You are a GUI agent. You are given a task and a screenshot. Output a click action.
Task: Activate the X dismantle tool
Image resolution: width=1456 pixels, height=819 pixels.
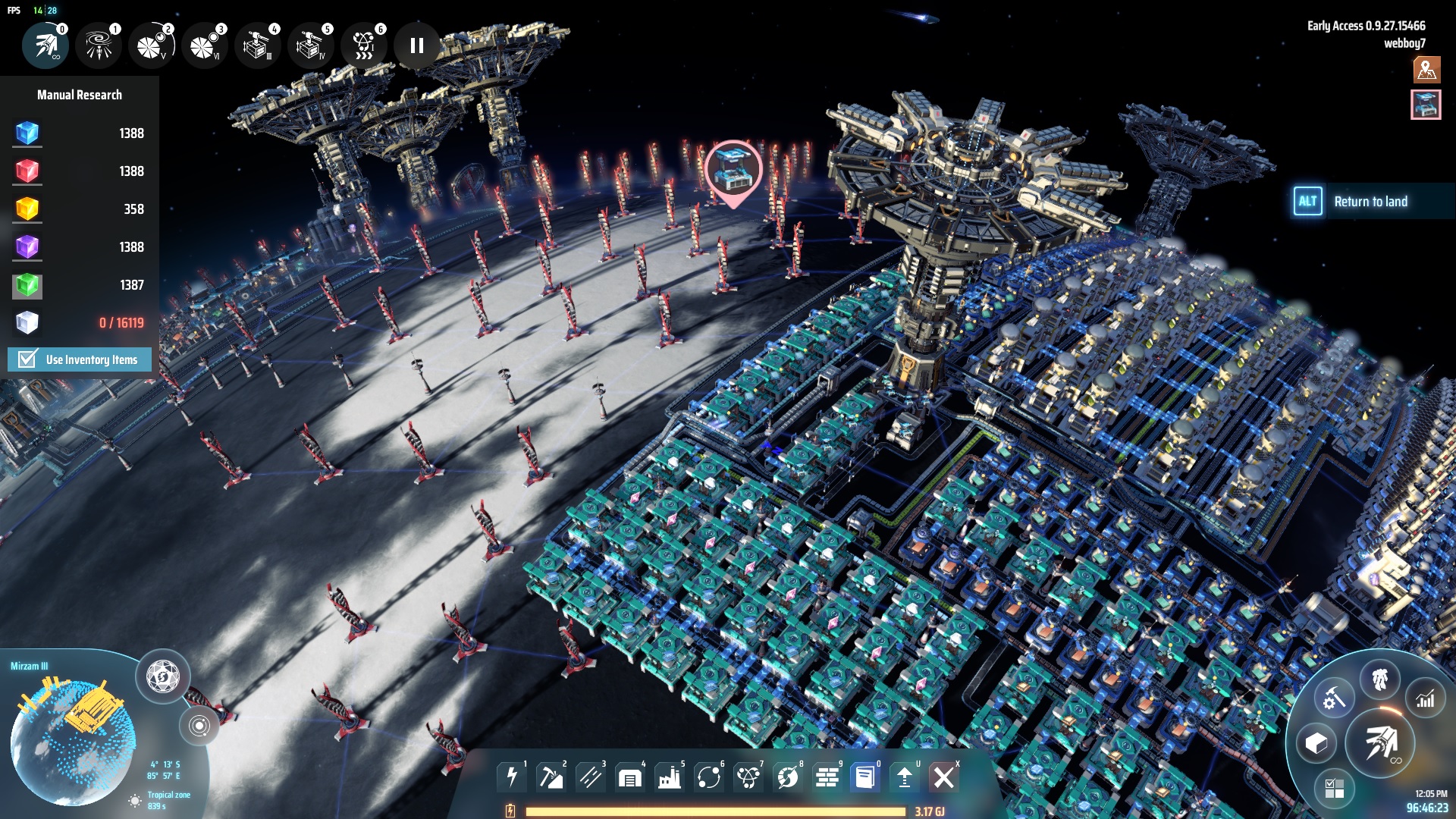(x=944, y=777)
